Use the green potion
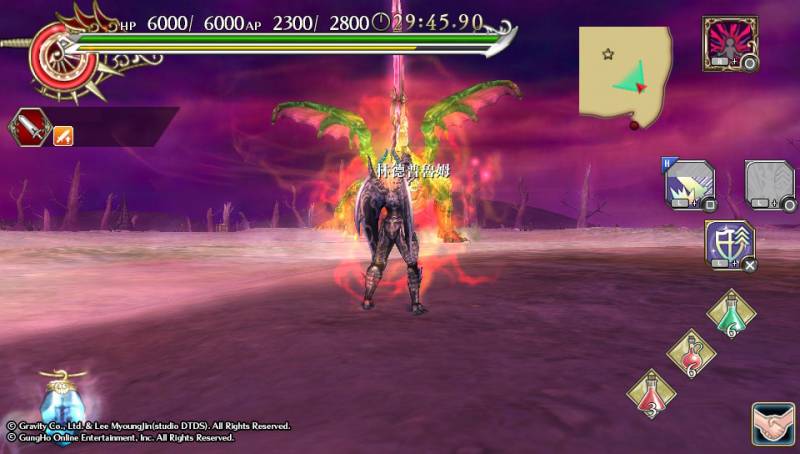Screen dimensions: 800x454 732,314
